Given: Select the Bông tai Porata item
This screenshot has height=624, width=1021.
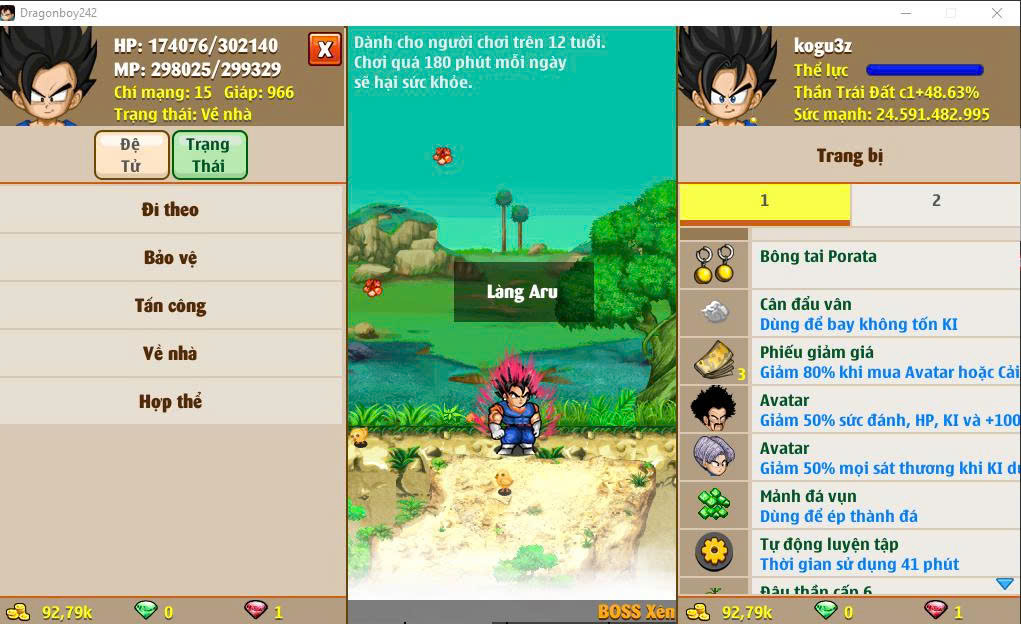Looking at the screenshot, I should click(x=850, y=265).
